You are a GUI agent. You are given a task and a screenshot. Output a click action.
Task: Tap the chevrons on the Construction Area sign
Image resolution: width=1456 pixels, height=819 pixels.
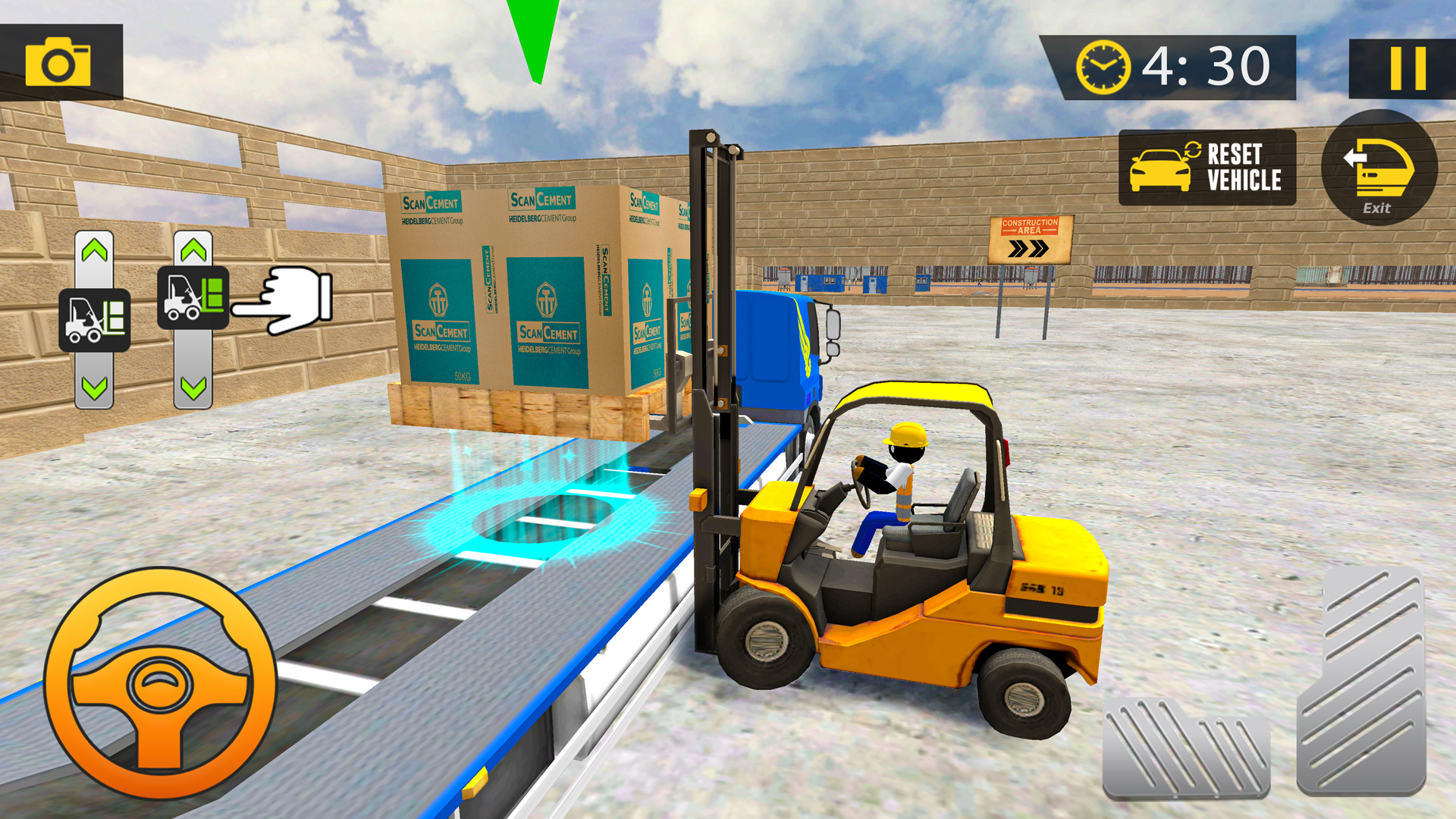[x=1028, y=246]
